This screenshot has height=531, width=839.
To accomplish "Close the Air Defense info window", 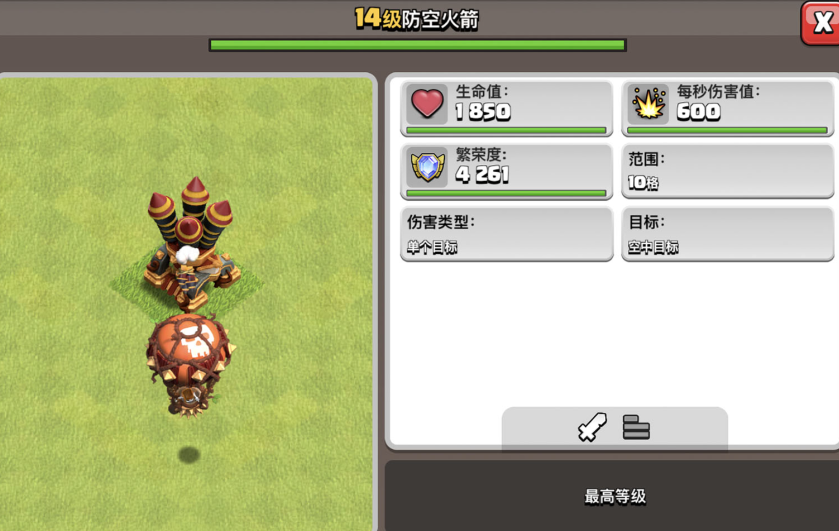I will (821, 22).
